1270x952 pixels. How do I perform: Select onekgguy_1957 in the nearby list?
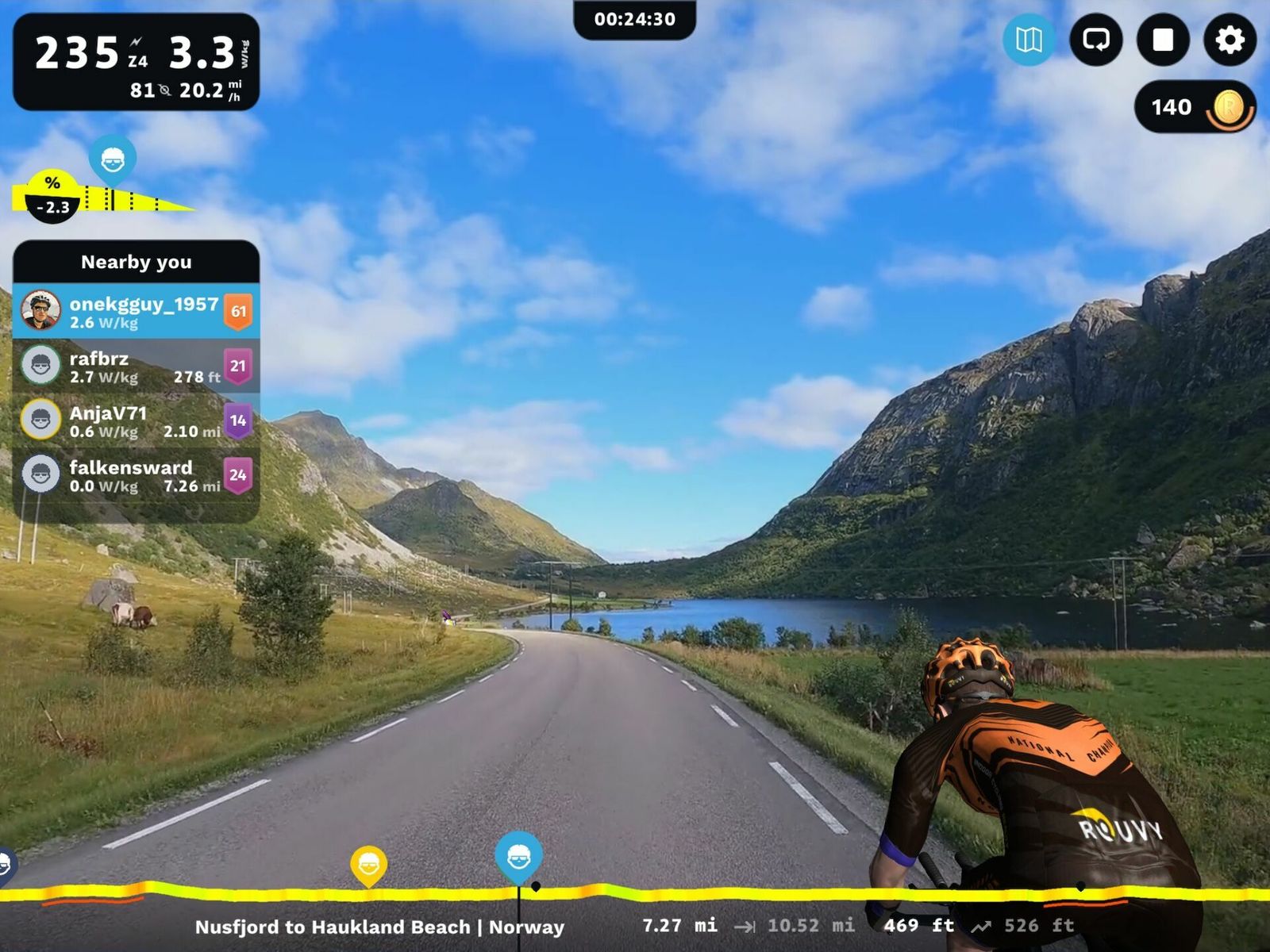click(136, 311)
